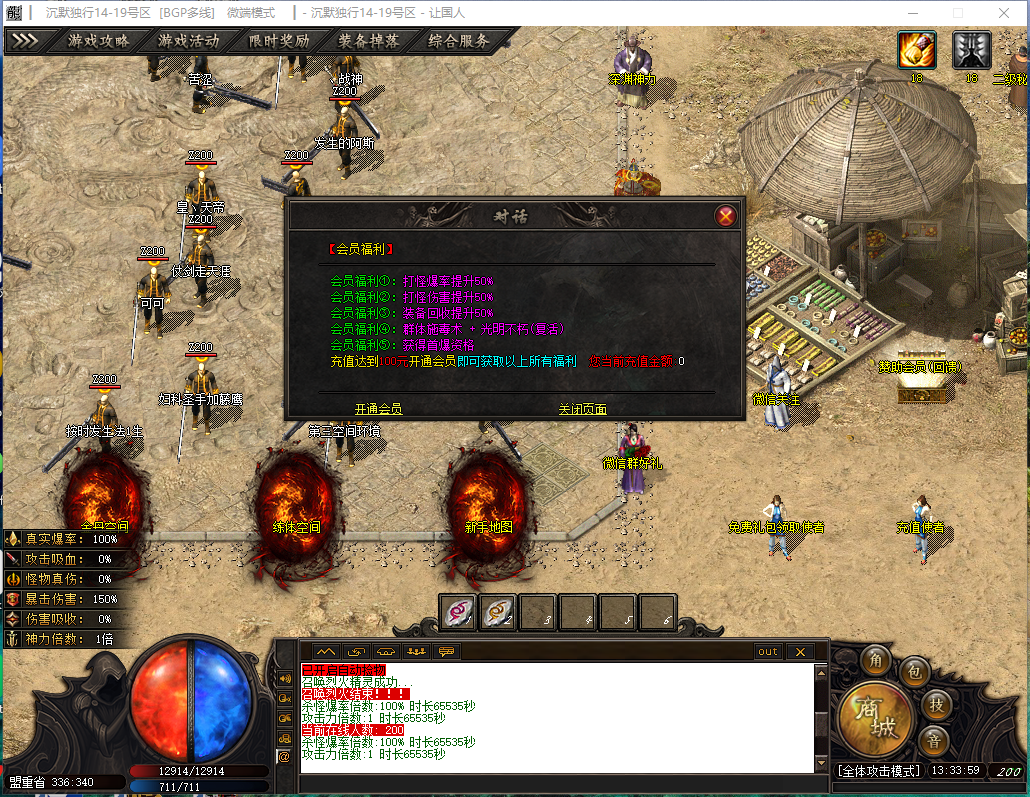This screenshot has height=797, width=1030.
Task: Open the 限时奖励 menu
Action: point(278,41)
